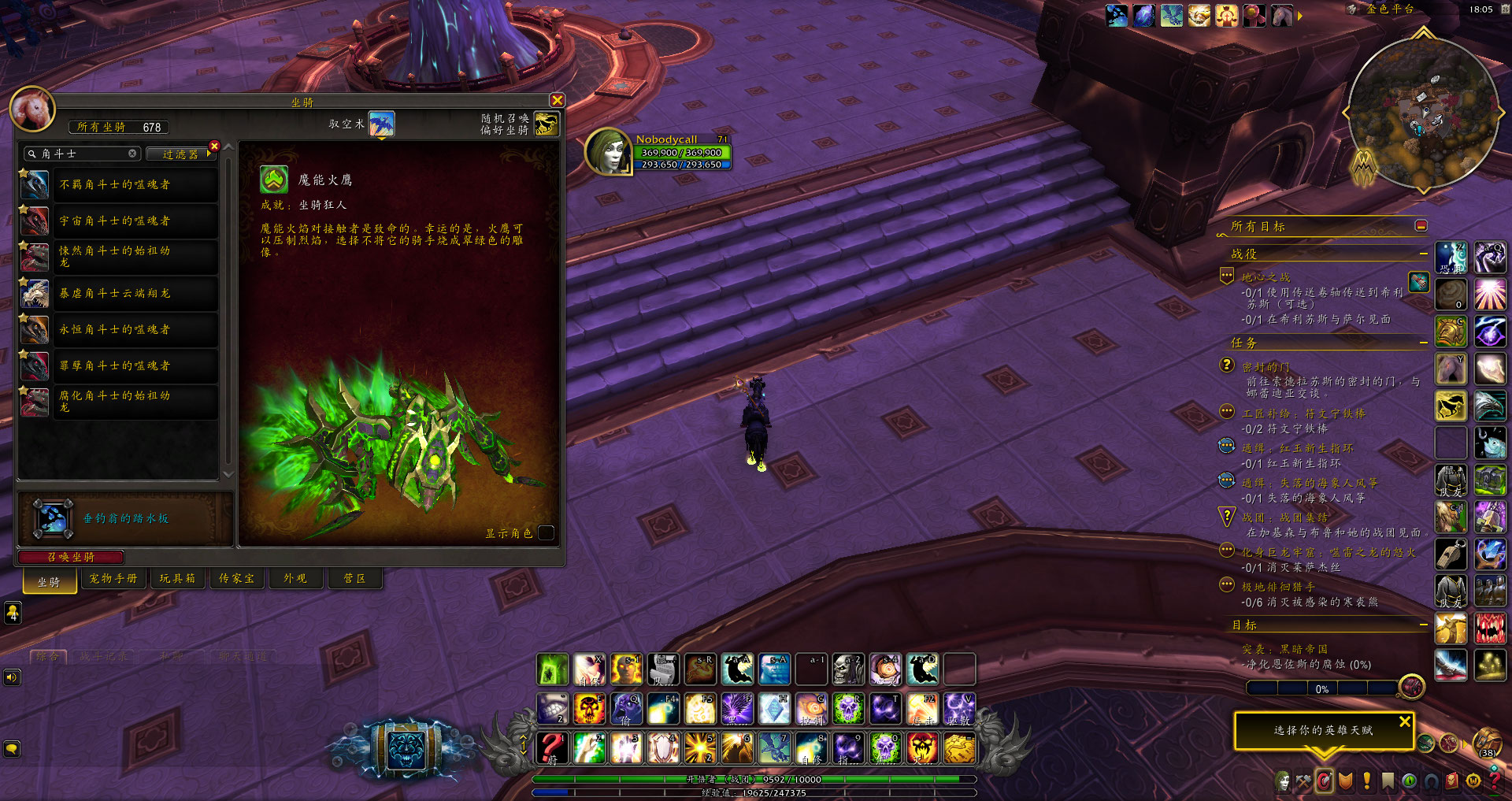
Task: Switch to the 传家宝 tab
Action: 236,579
